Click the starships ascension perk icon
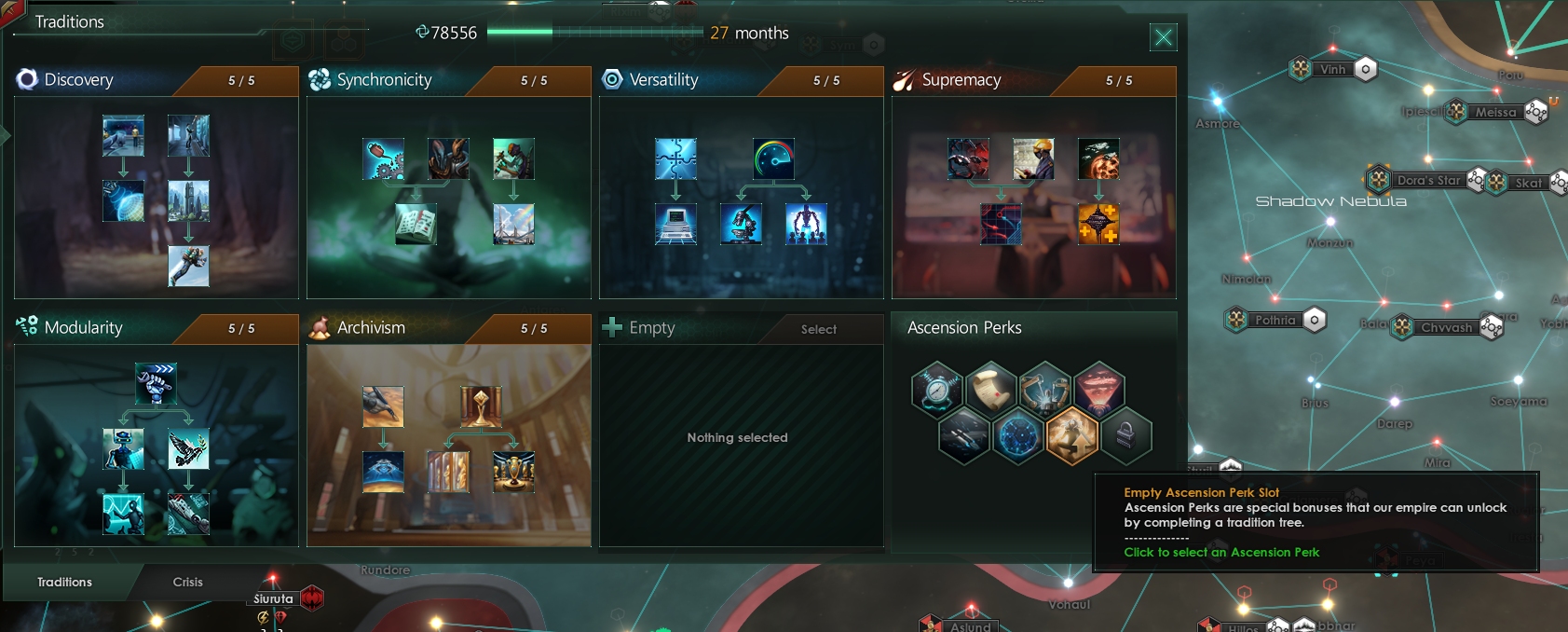Screen dimensions: 1568x632 tap(963, 435)
